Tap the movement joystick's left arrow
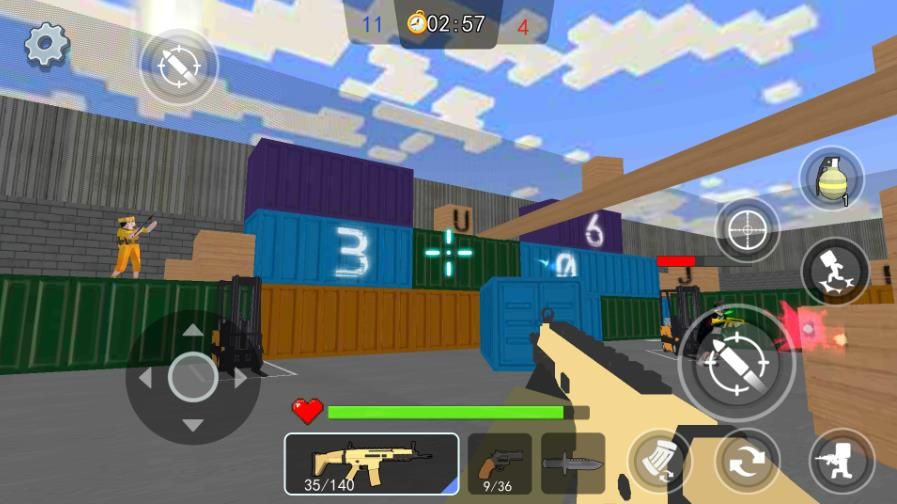Viewport: 897px width, 504px height. click(x=145, y=378)
